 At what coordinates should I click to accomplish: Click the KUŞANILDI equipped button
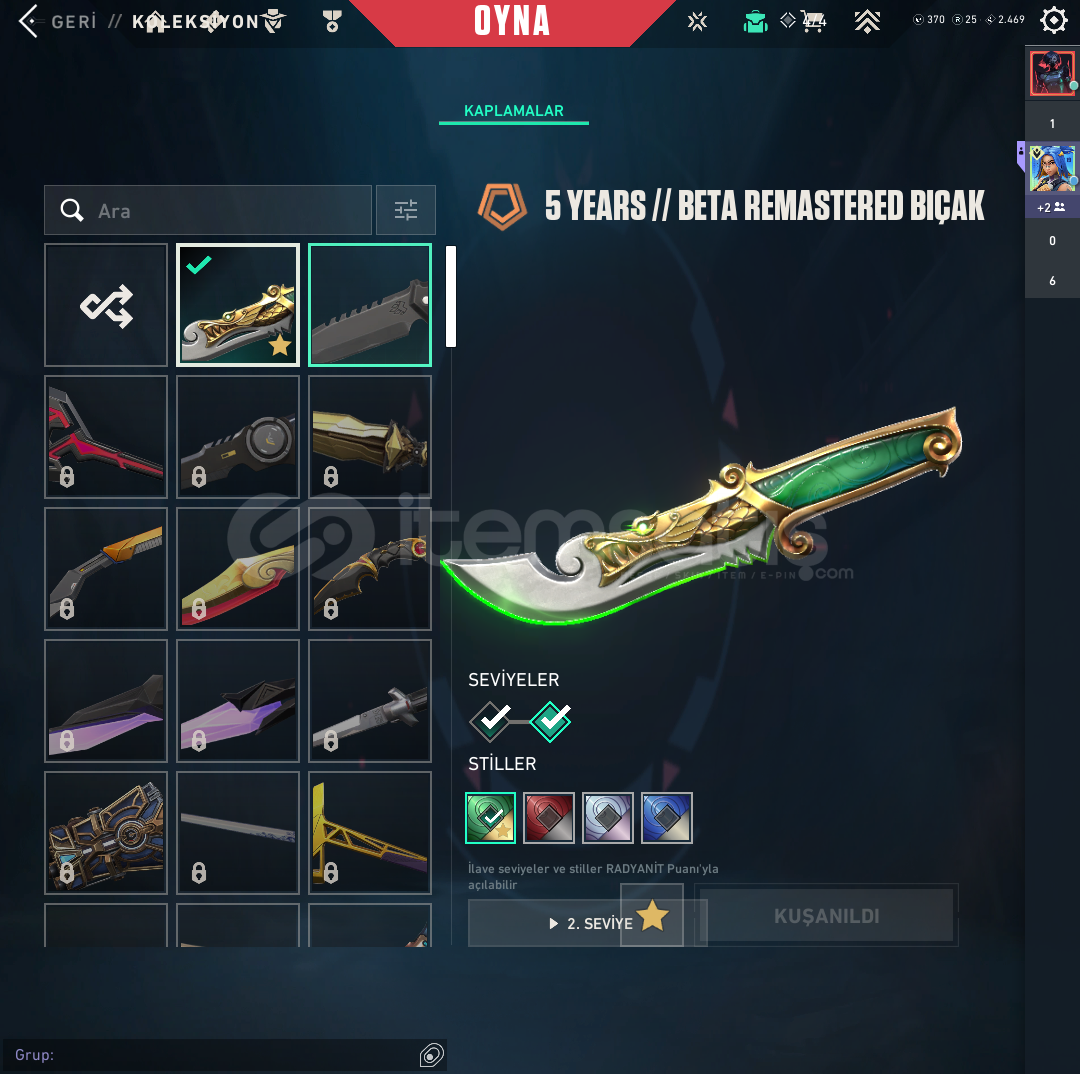(826, 916)
